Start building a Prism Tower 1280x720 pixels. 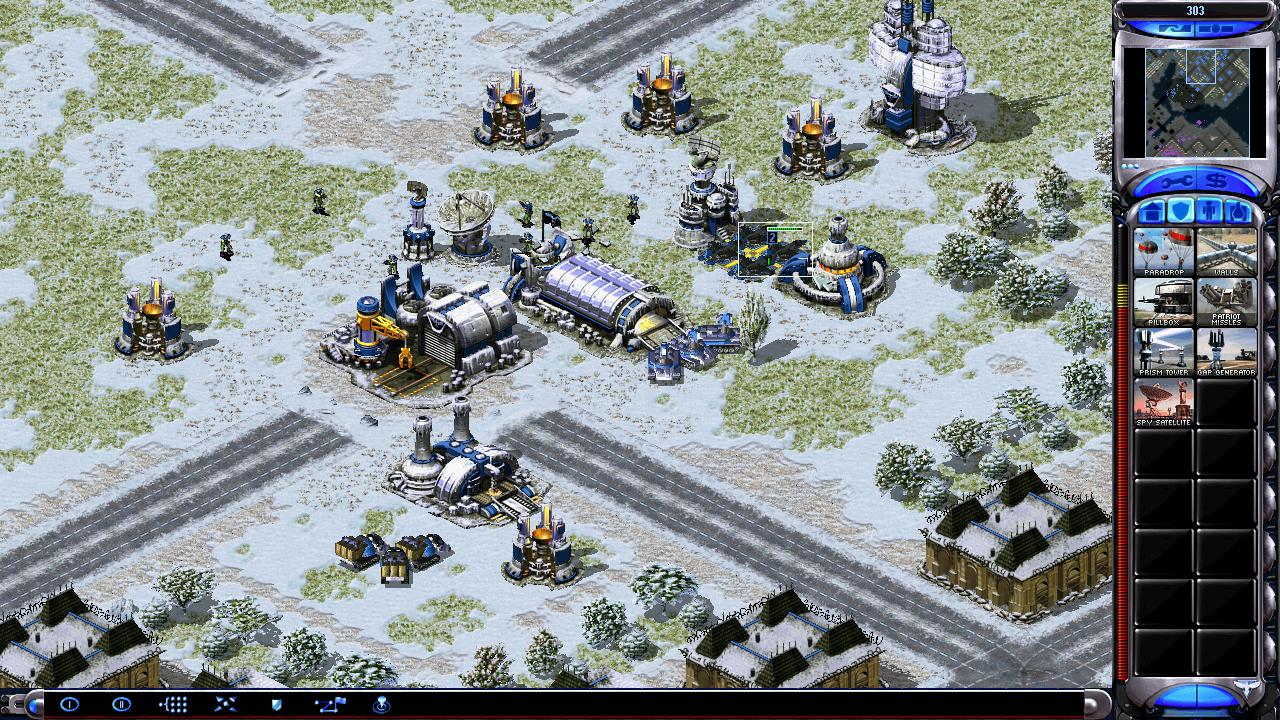point(1164,352)
